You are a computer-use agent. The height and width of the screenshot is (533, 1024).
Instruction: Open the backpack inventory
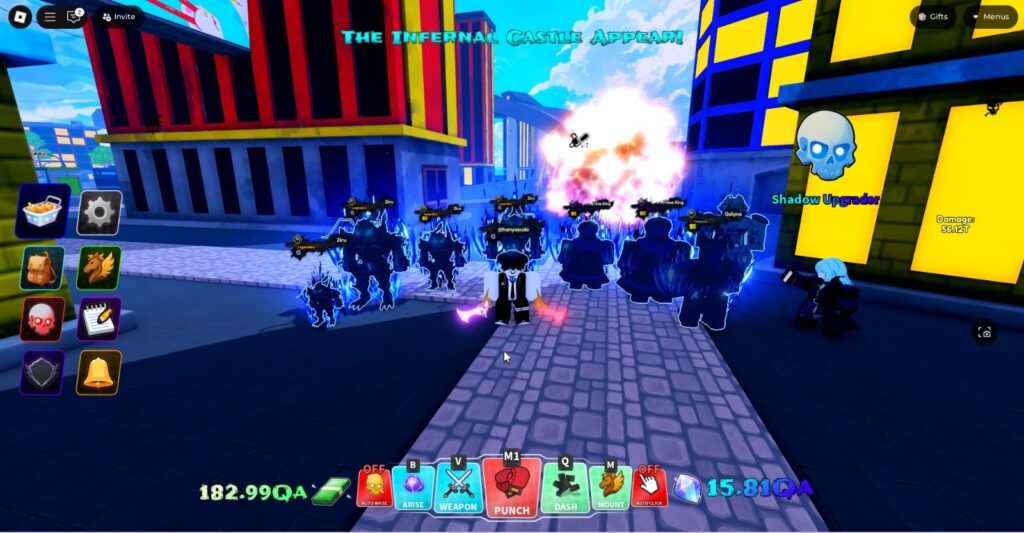tap(43, 267)
